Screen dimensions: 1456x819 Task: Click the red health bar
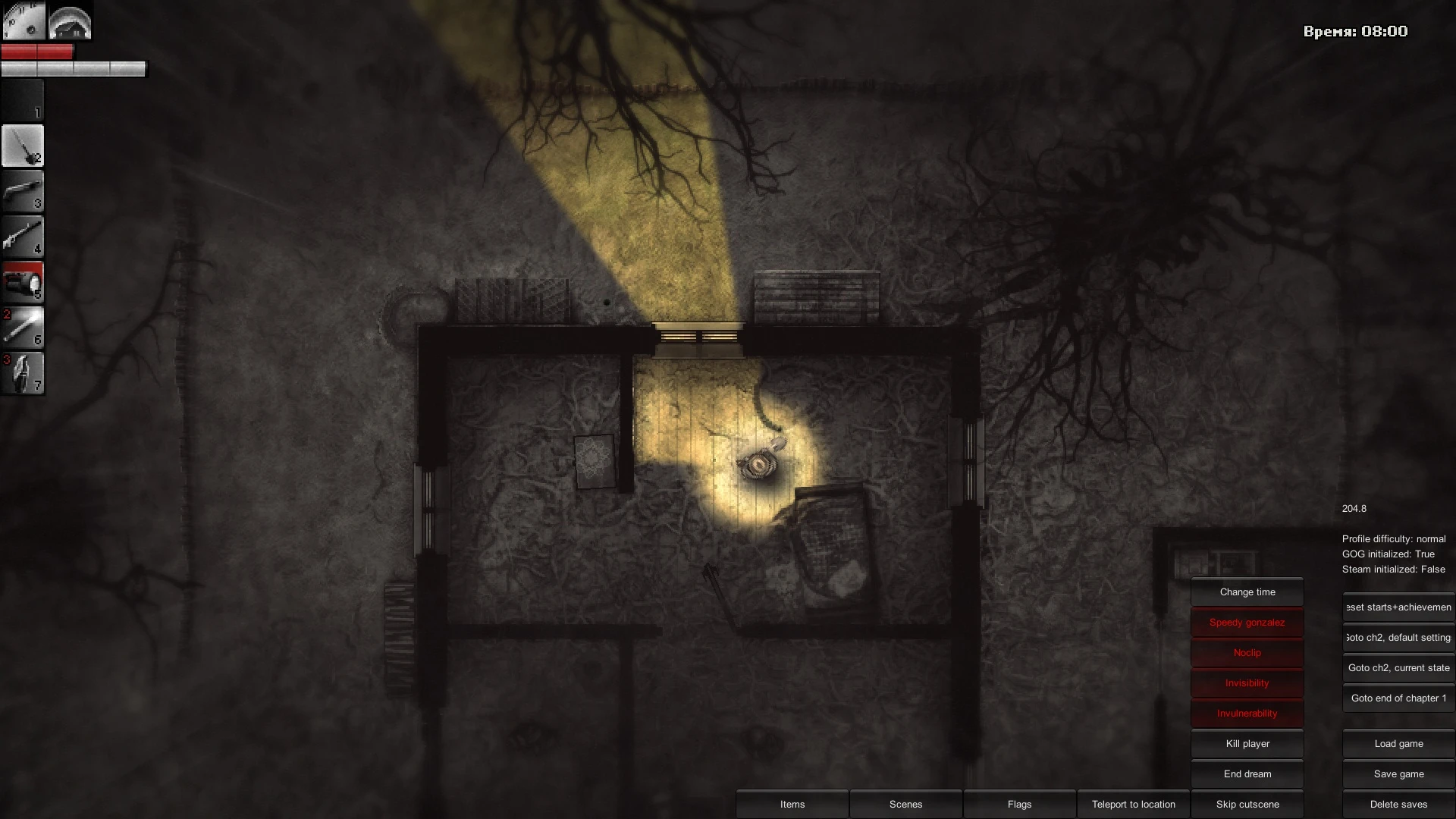pyautogui.click(x=38, y=52)
